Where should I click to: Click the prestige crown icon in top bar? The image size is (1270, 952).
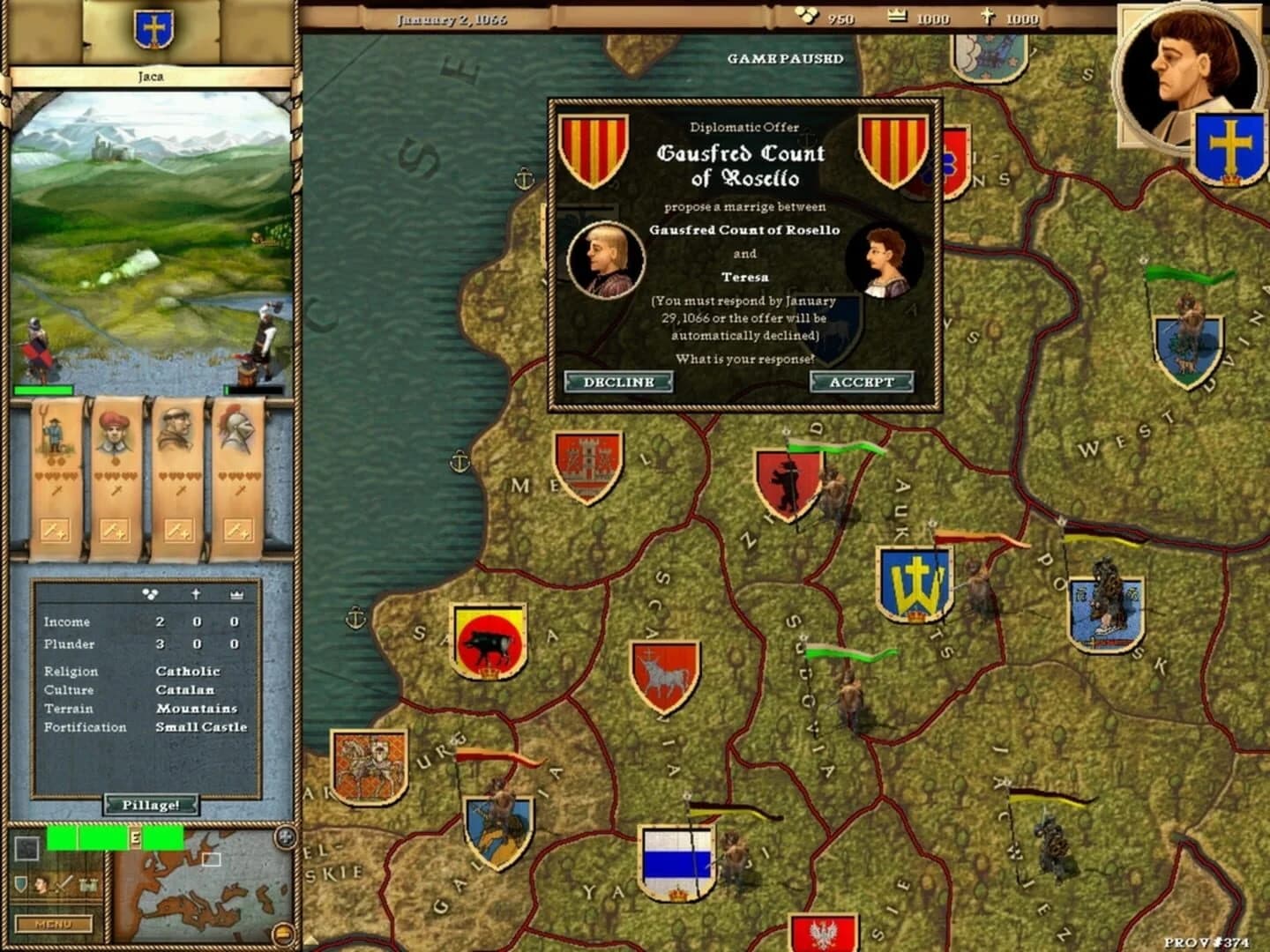tap(898, 15)
